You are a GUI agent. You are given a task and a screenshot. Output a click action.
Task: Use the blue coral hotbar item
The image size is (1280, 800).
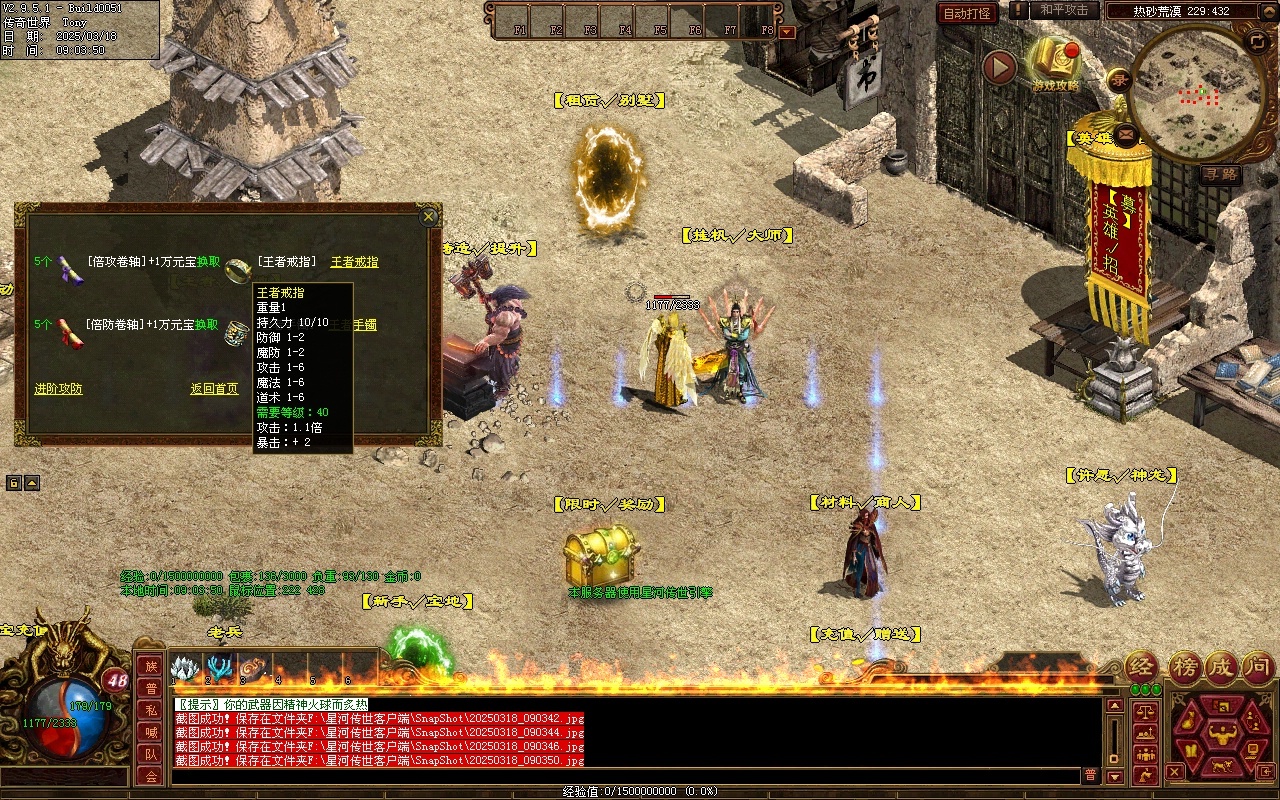[x=219, y=667]
